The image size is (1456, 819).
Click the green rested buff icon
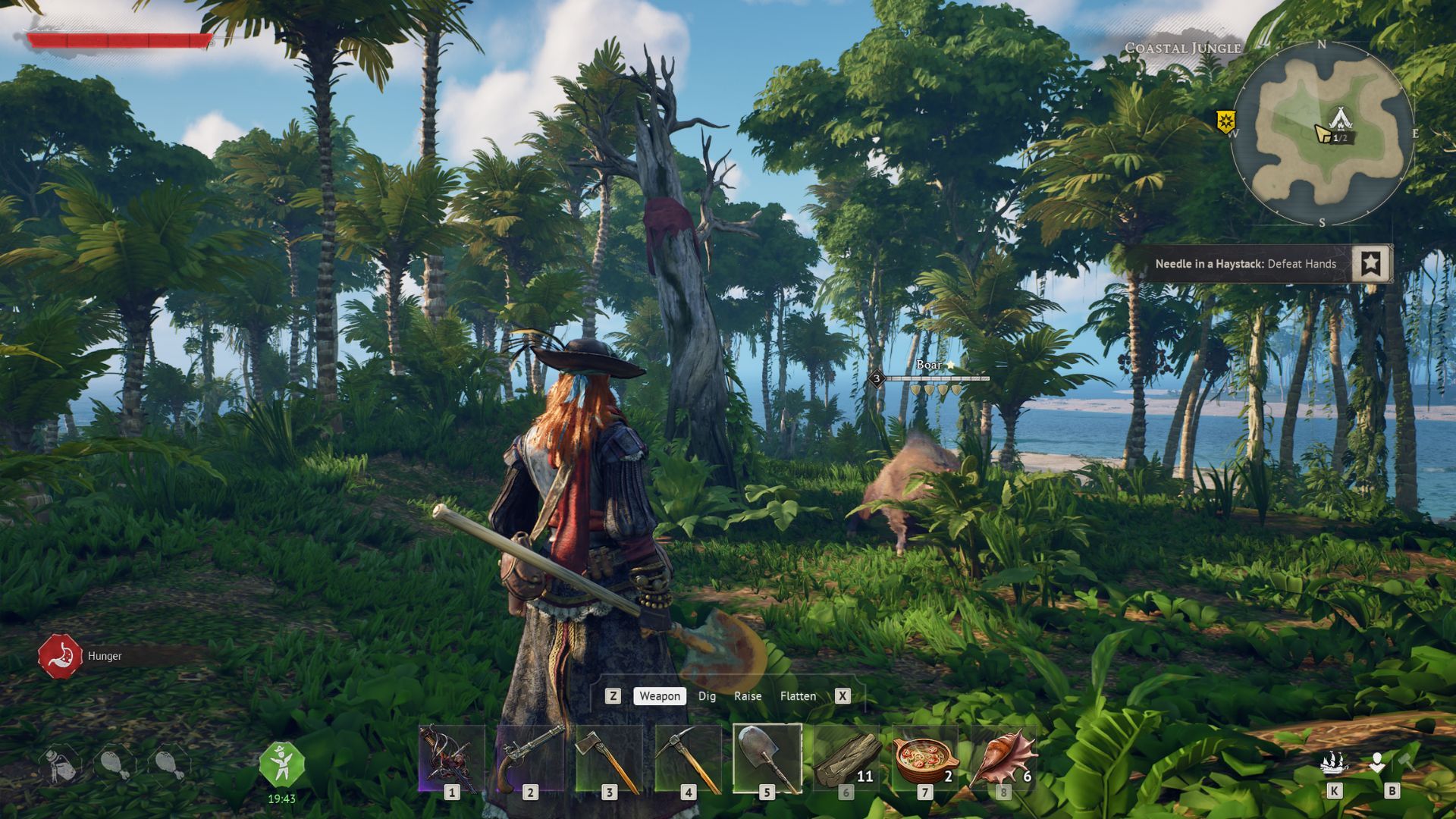coord(281,764)
